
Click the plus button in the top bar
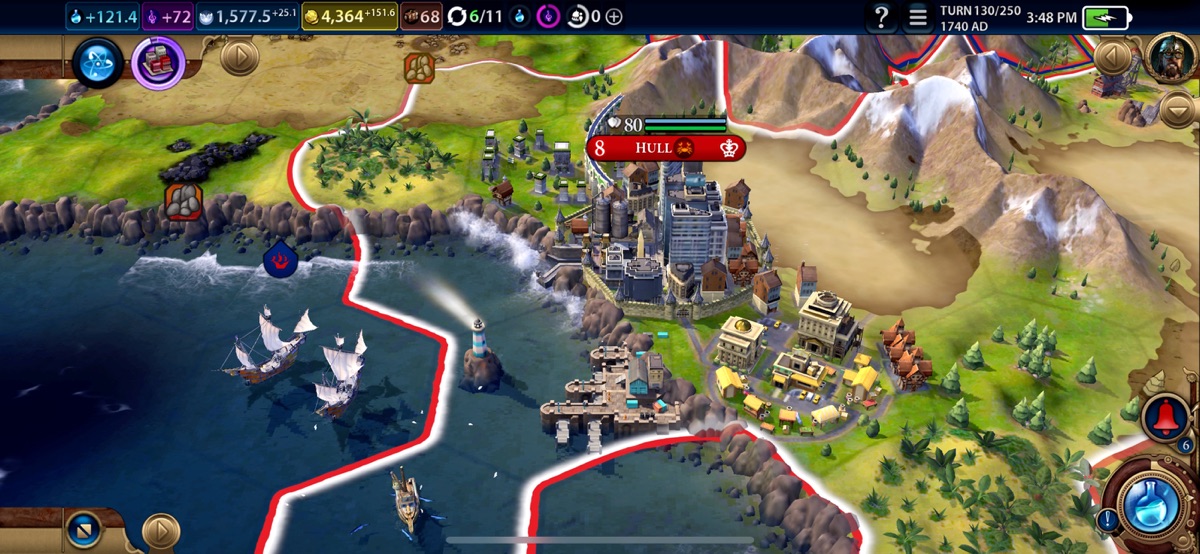click(614, 16)
